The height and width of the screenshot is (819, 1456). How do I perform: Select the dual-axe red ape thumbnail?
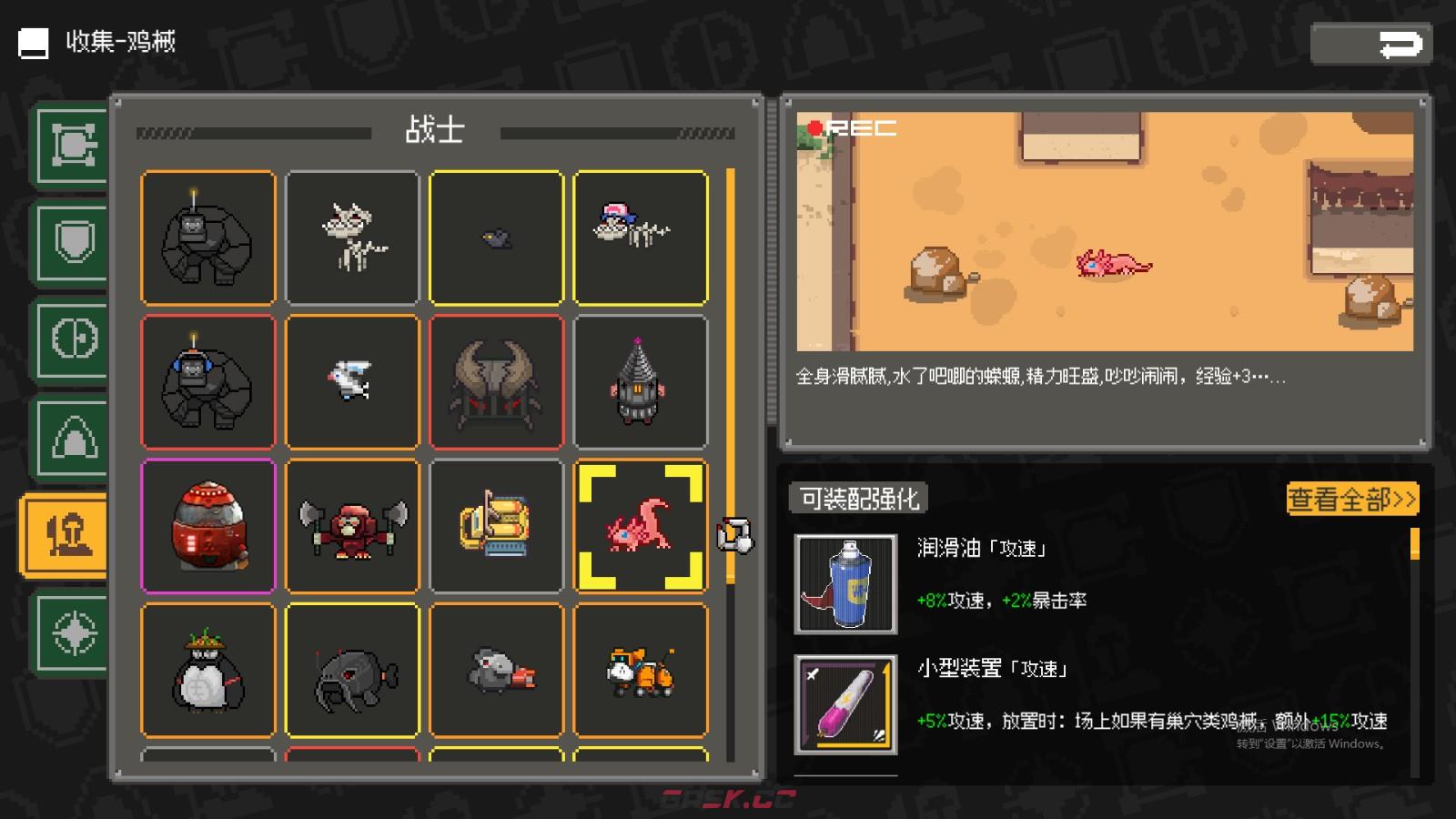[x=352, y=526]
